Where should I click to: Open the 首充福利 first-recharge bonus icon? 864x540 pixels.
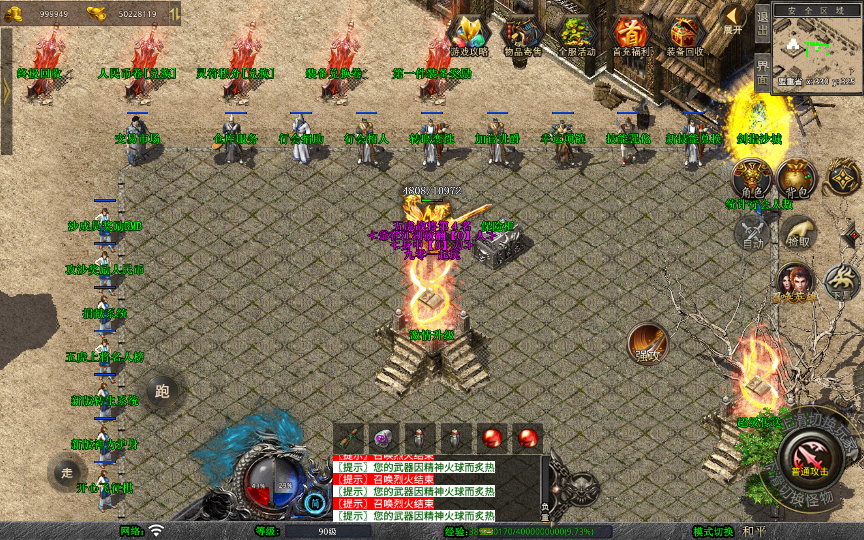(x=630, y=36)
